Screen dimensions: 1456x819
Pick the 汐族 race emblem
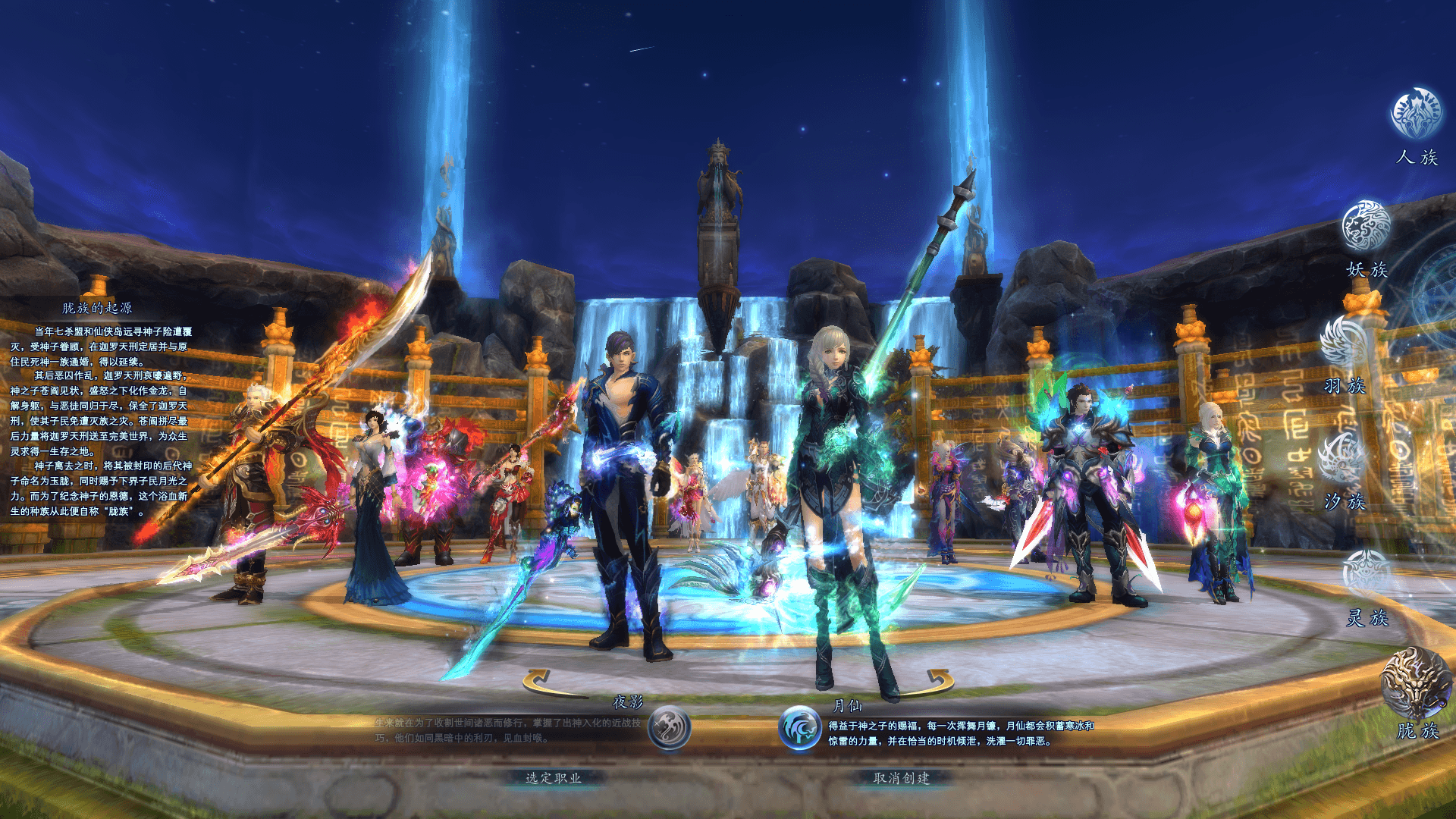coord(1342,458)
